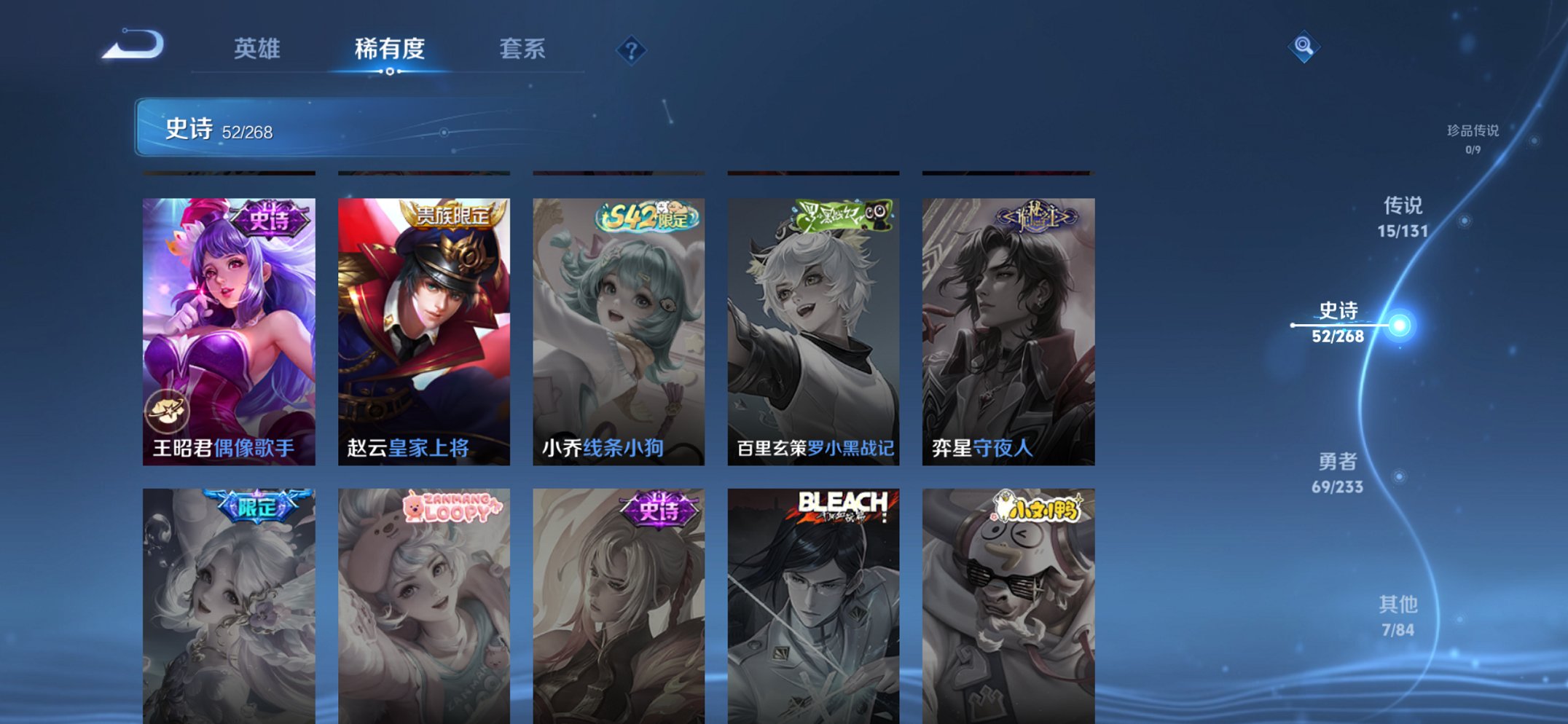
Task: Open the help panel with the question mark icon
Action: pyautogui.click(x=632, y=50)
